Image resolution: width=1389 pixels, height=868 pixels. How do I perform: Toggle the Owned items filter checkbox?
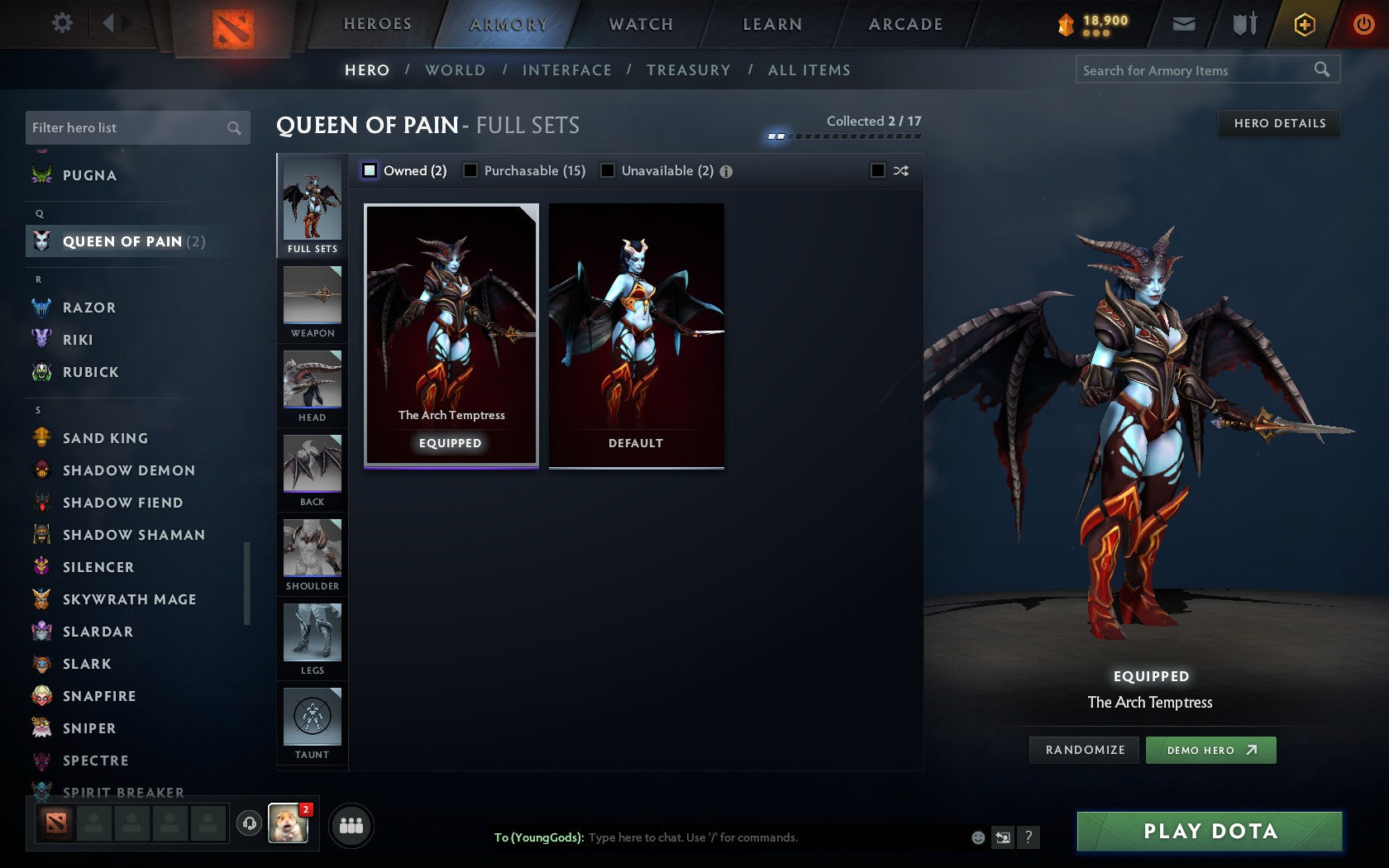pyautogui.click(x=369, y=170)
